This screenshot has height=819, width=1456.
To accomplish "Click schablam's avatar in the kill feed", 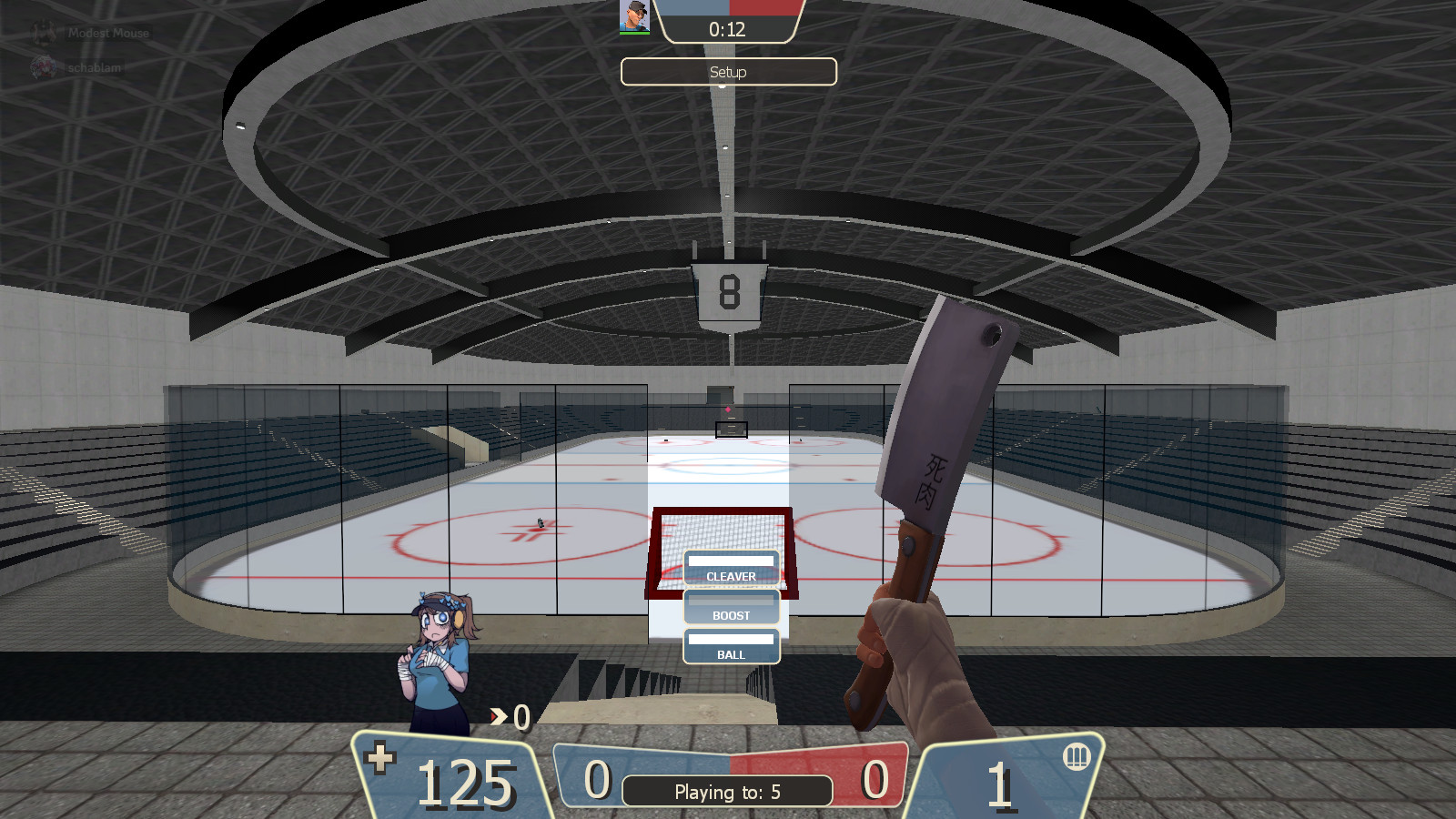I will [x=44, y=66].
